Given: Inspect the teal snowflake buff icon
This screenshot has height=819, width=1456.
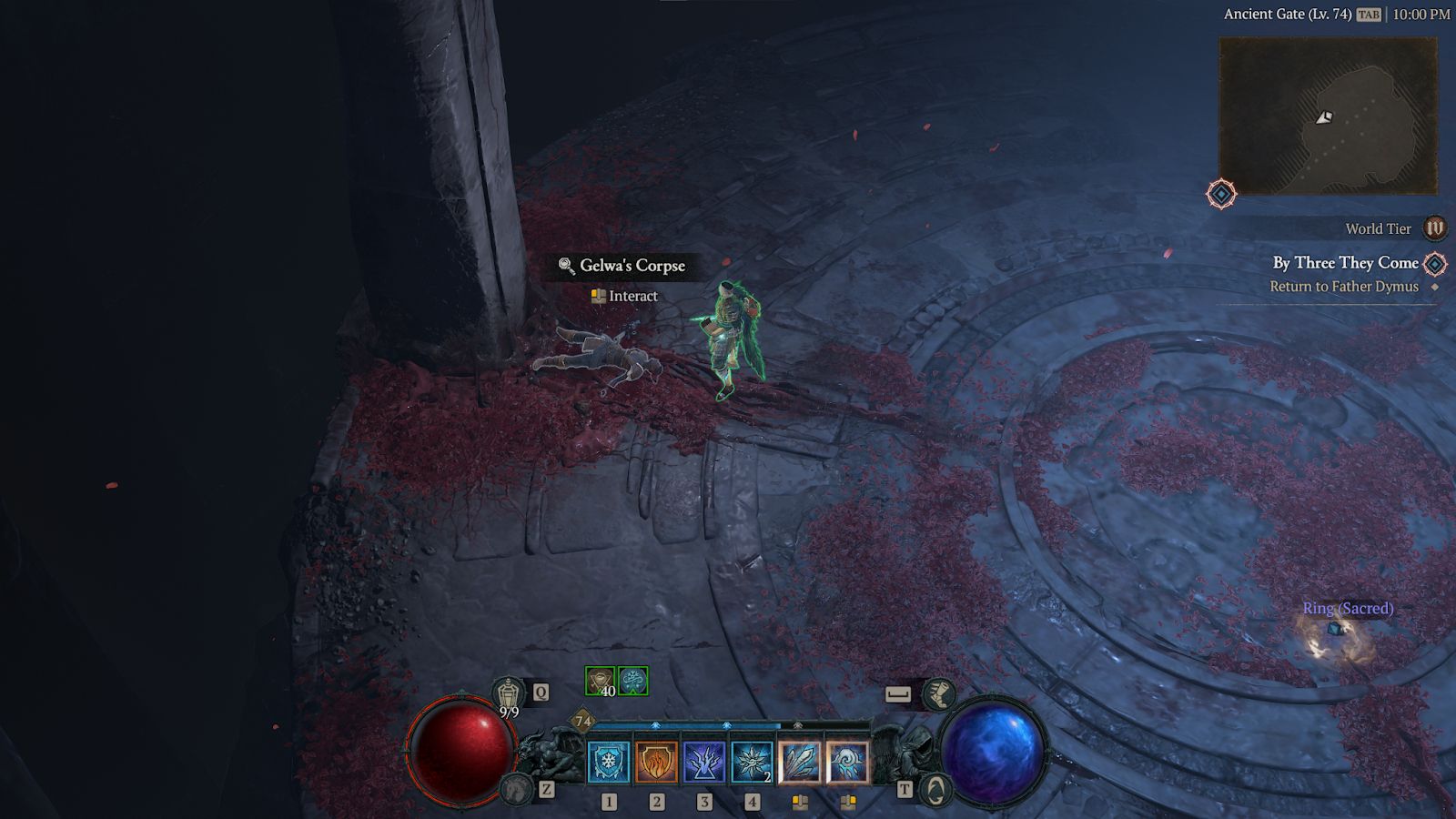Looking at the screenshot, I should point(633,681).
